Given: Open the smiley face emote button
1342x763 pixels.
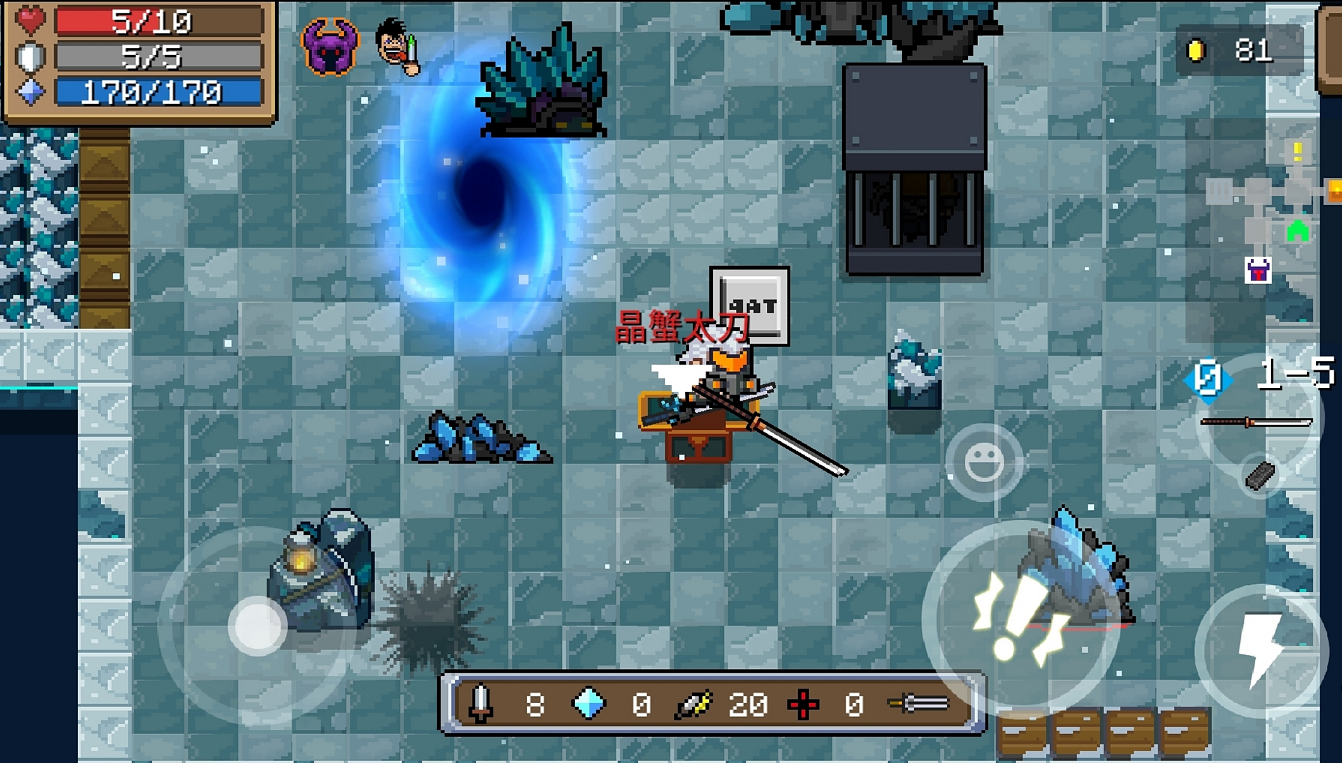Looking at the screenshot, I should pos(984,462).
